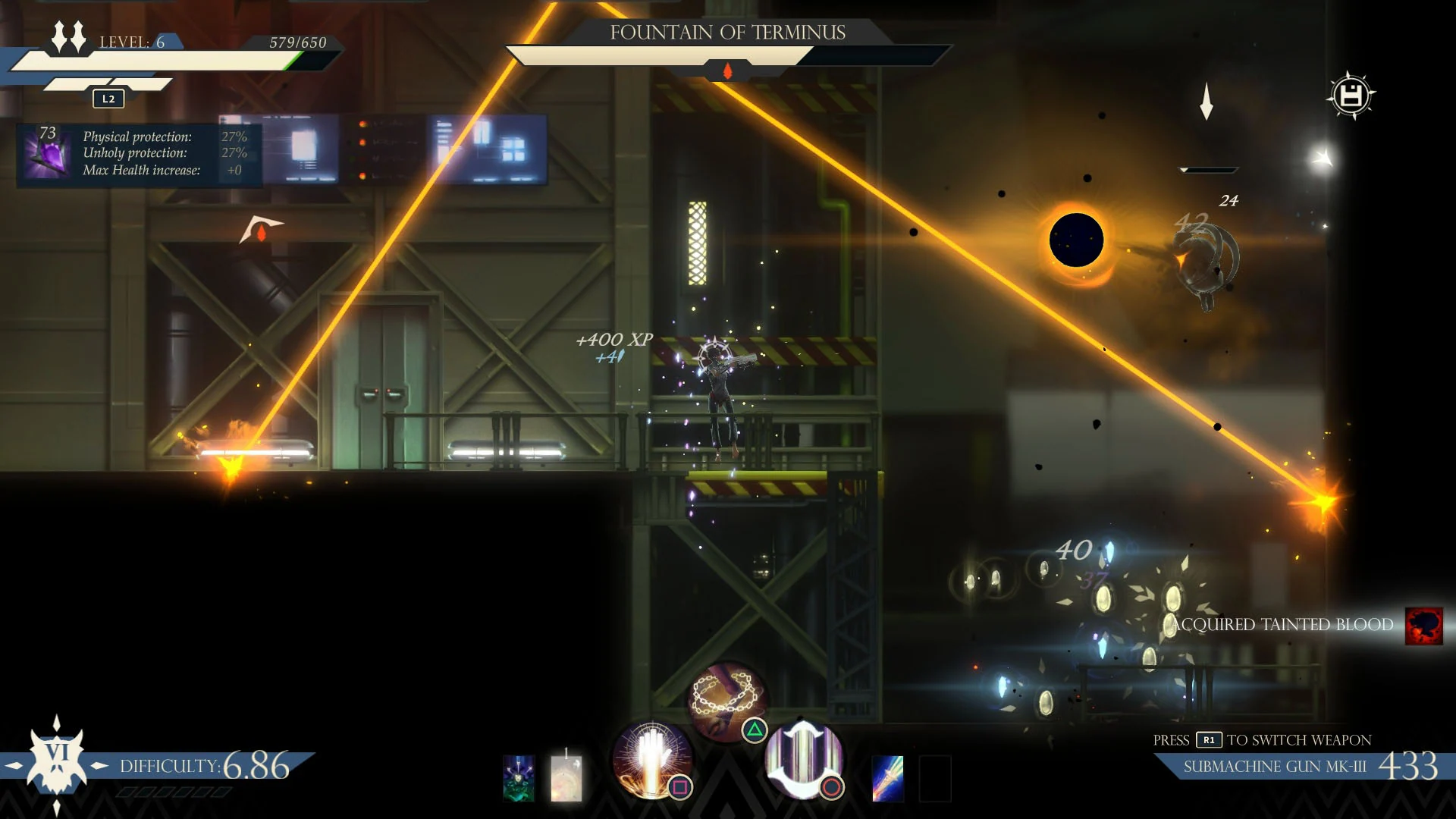Screen dimensions: 1456x819
Task: Click the twin dagger icons beside the health bar
Action: click(67, 36)
